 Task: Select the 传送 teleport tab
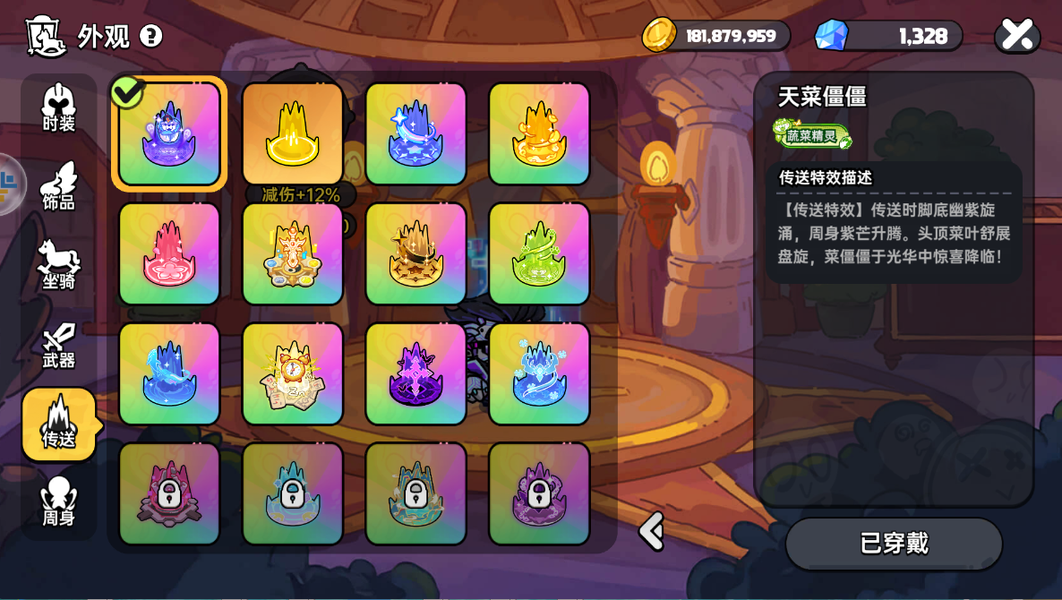[x=59, y=424]
